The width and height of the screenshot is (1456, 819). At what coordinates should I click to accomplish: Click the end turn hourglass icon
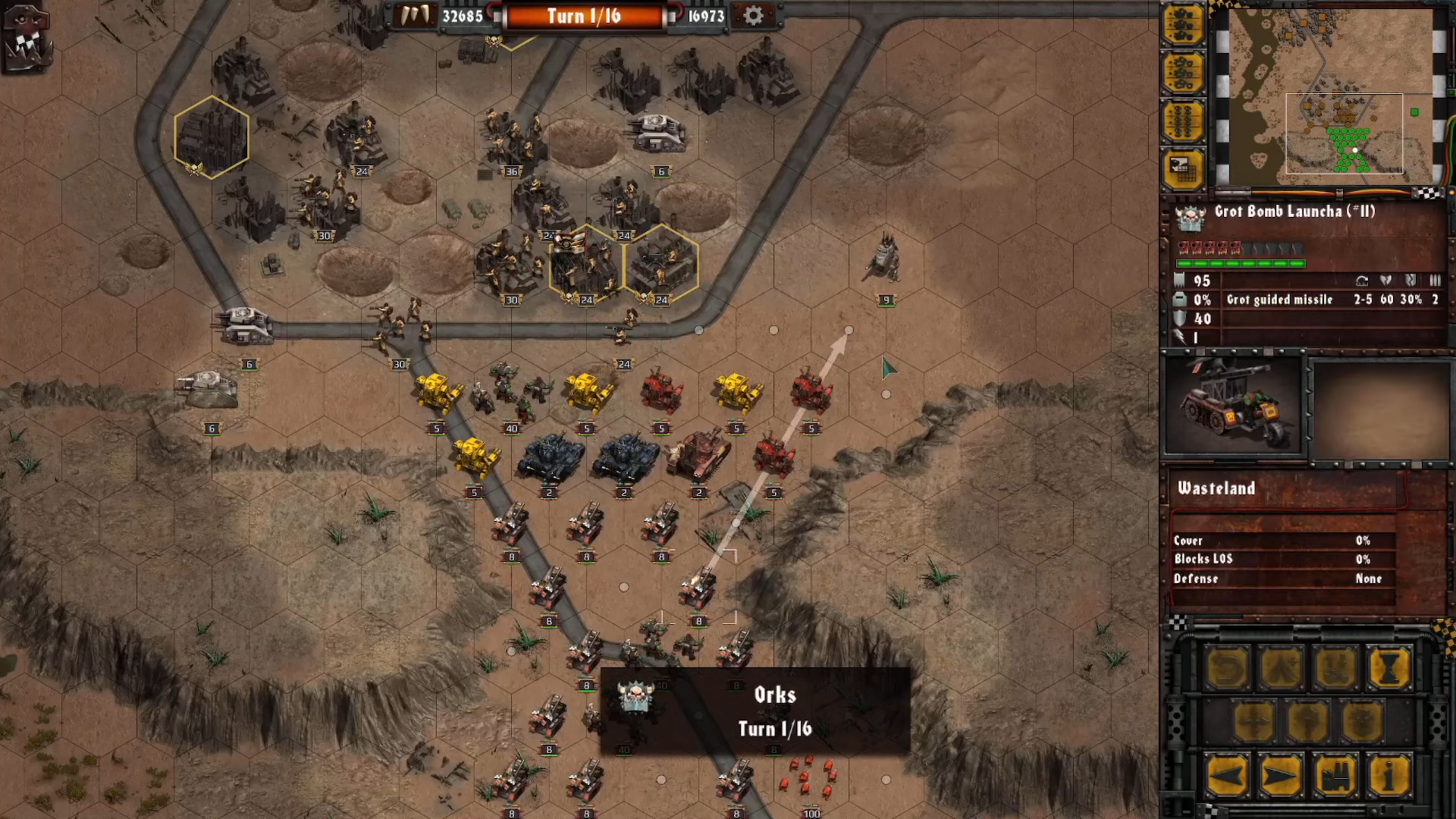[1389, 667]
